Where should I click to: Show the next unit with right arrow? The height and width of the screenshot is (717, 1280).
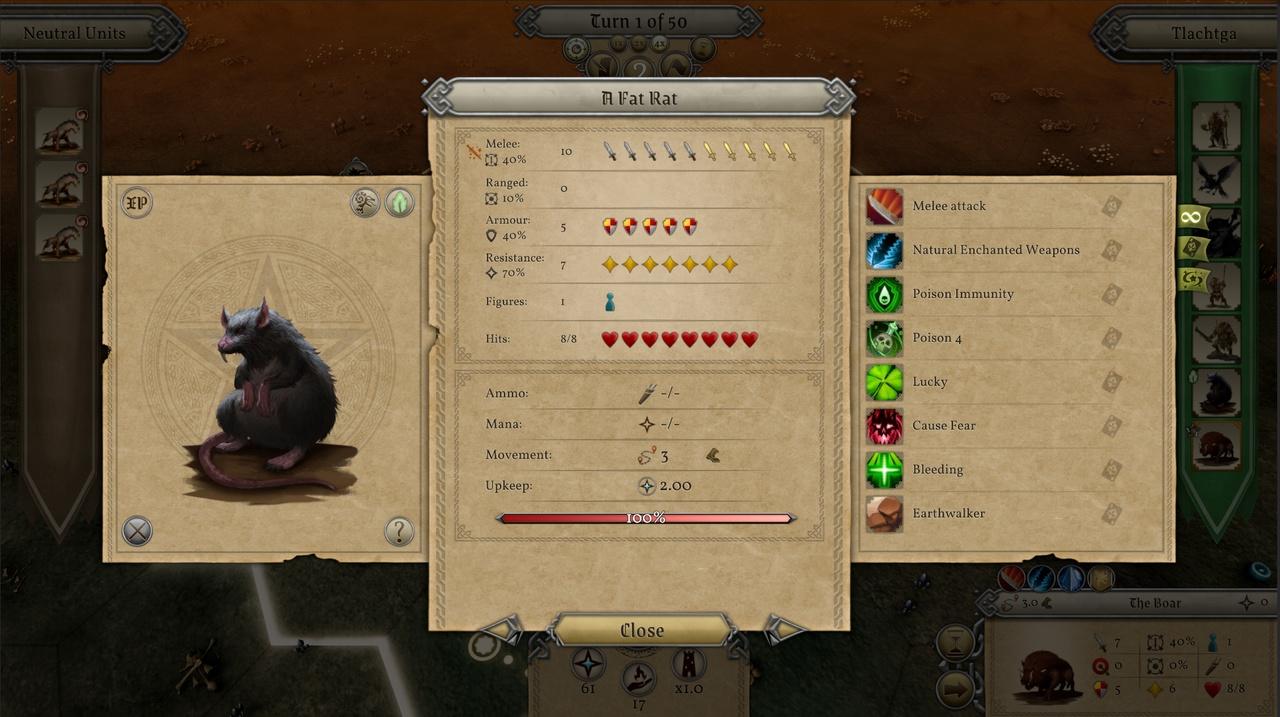click(x=782, y=630)
